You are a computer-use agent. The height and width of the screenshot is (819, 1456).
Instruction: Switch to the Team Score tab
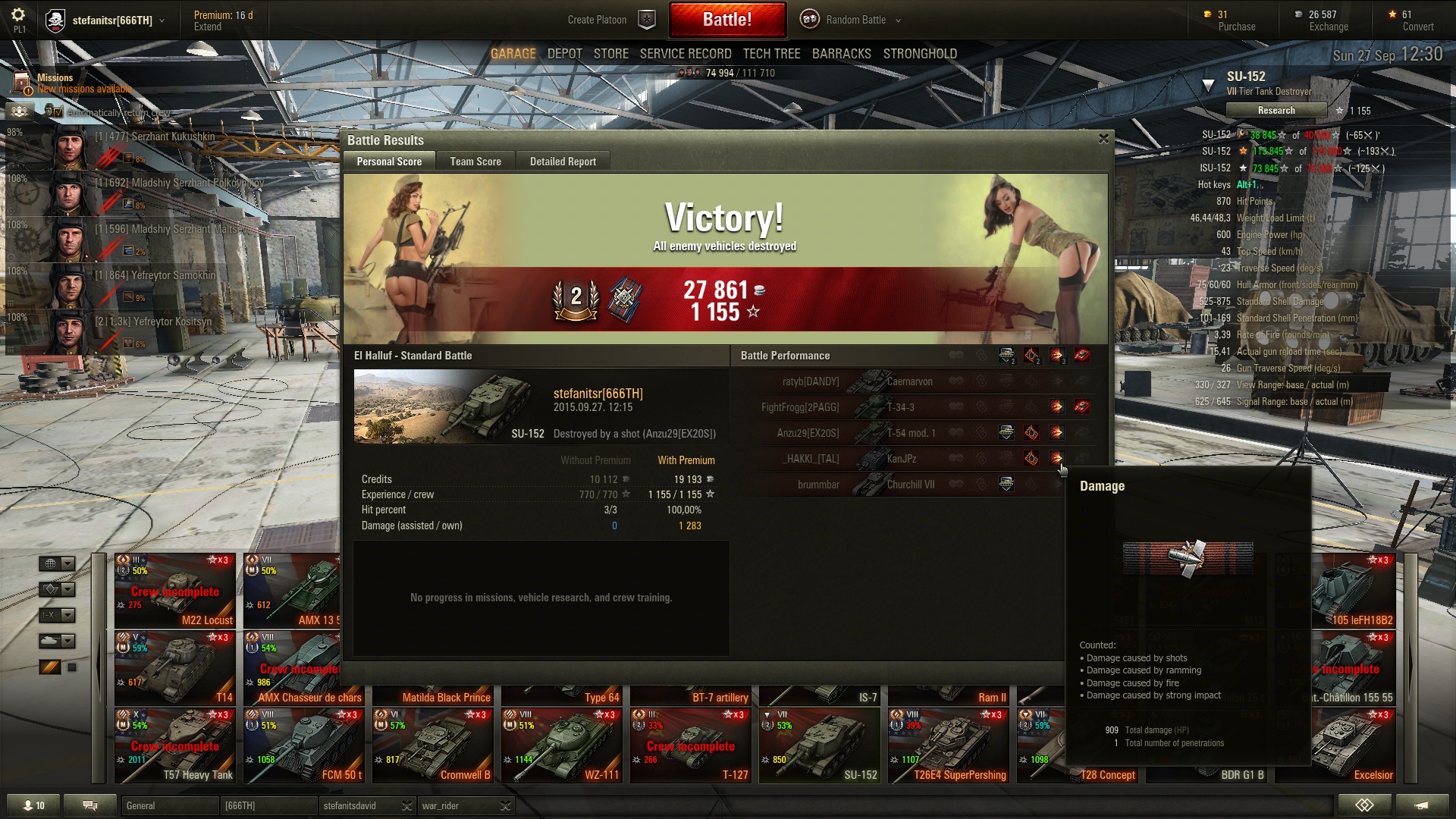475,162
